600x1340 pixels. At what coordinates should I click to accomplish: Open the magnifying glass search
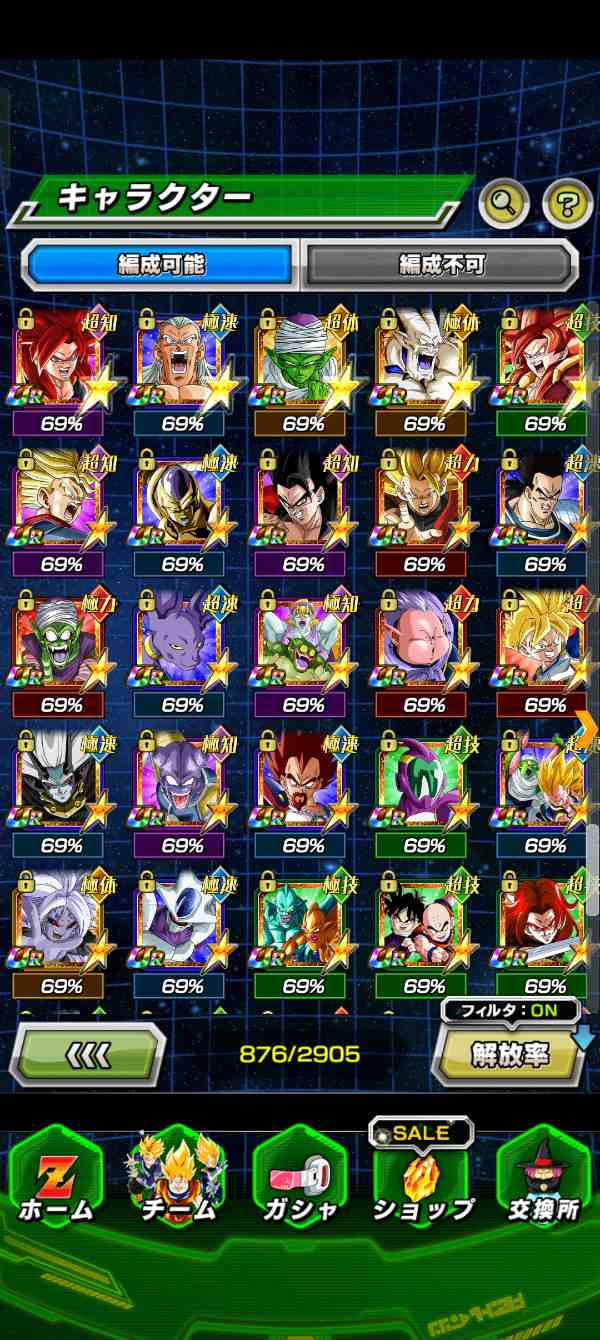[x=503, y=204]
